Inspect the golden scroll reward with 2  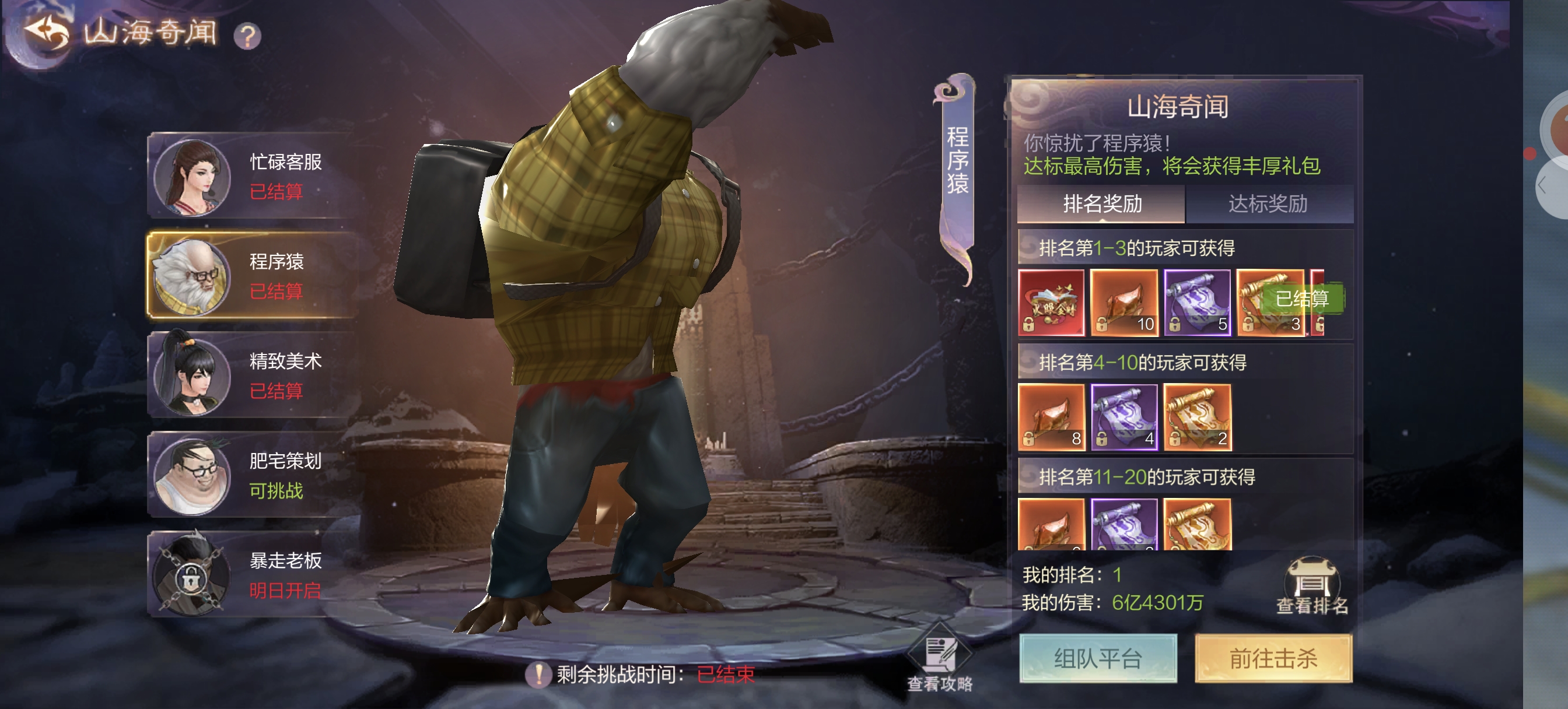pos(1196,417)
